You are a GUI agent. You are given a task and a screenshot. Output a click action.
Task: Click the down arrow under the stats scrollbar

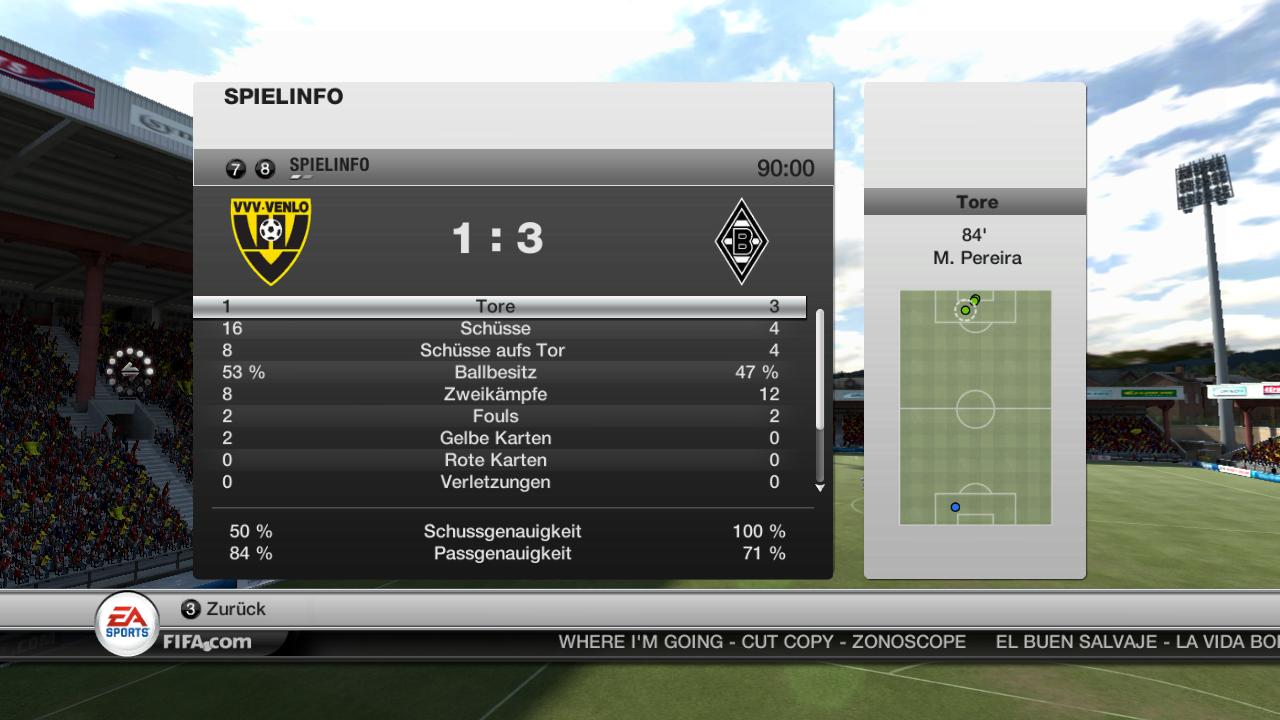pos(820,488)
